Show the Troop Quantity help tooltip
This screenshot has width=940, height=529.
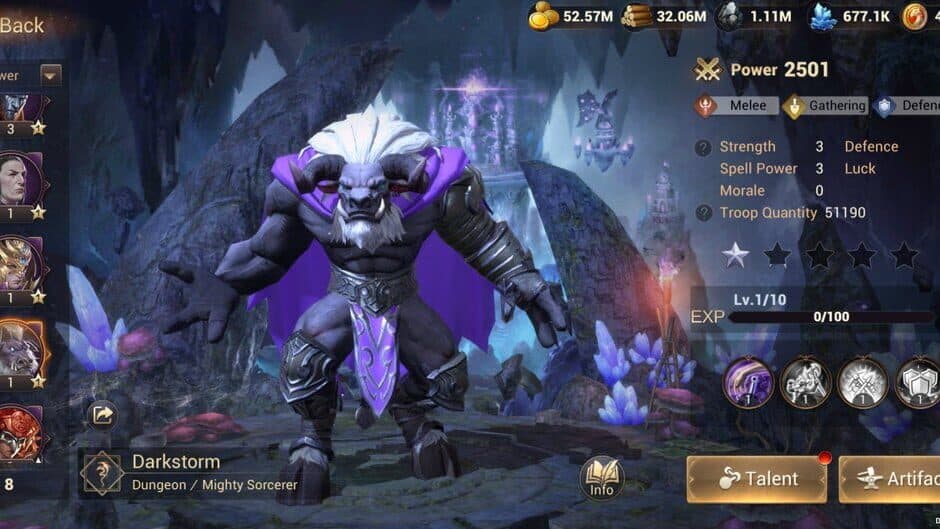pyautogui.click(x=704, y=213)
